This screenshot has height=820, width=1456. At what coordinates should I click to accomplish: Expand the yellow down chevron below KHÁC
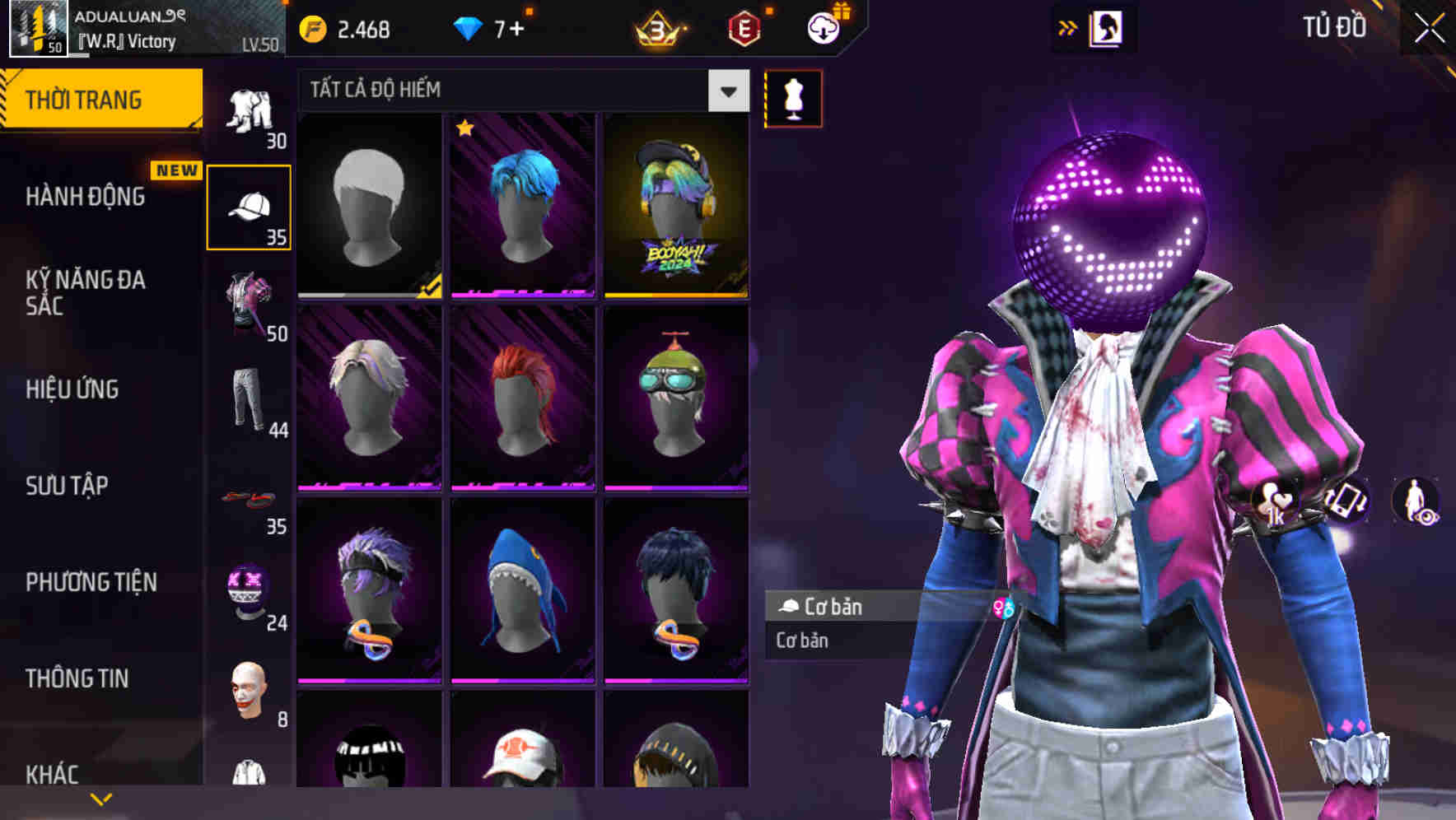(101, 797)
